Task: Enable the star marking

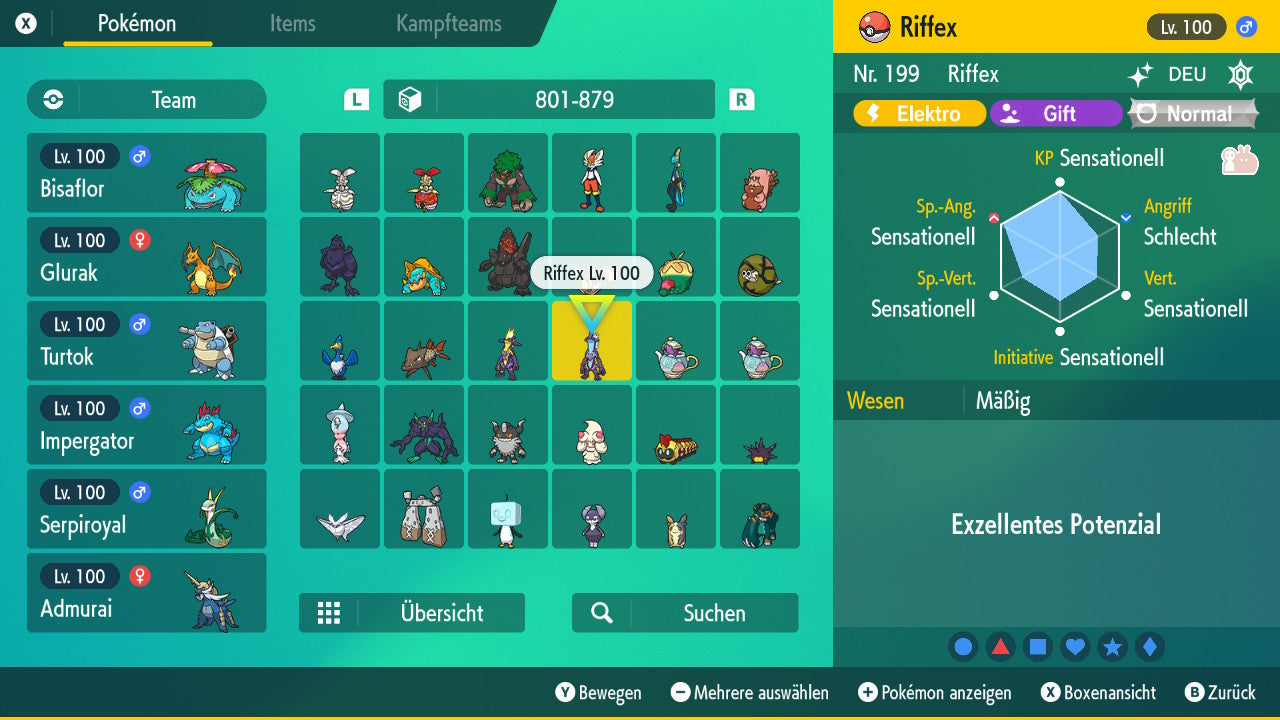Action: point(1112,646)
